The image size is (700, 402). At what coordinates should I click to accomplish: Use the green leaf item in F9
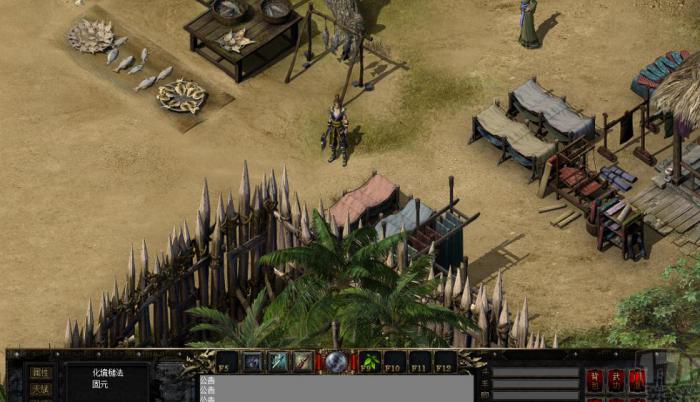click(x=370, y=361)
